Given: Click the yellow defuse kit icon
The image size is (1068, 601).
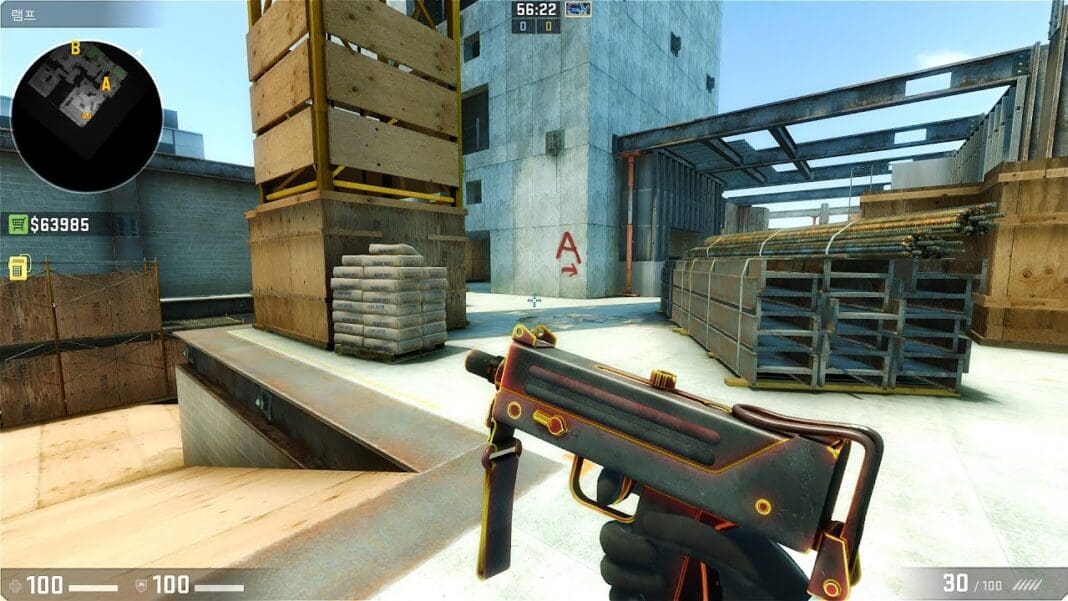Looking at the screenshot, I should pyautogui.click(x=18, y=267).
